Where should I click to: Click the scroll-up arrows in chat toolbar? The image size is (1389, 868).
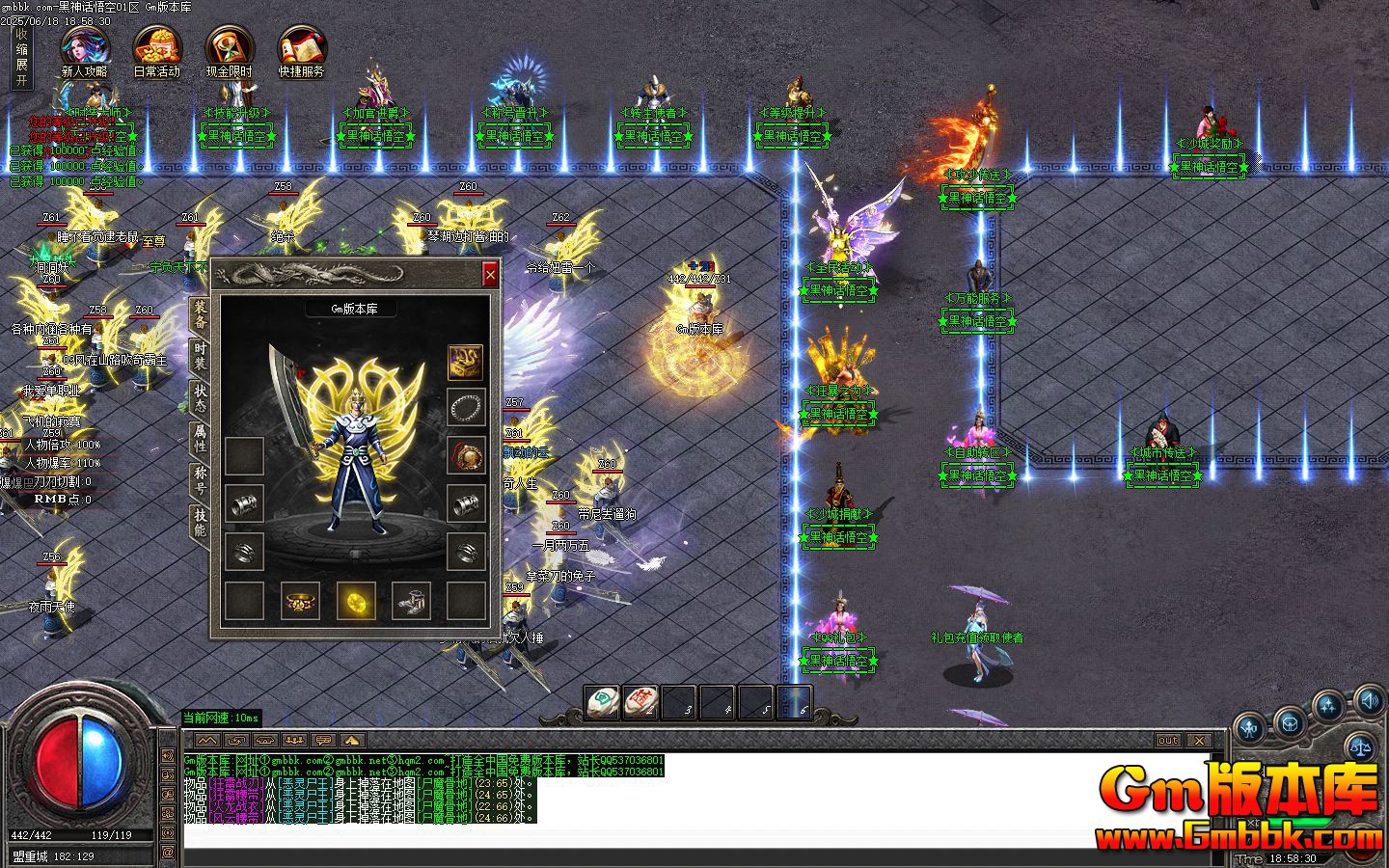pyautogui.click(x=205, y=741)
